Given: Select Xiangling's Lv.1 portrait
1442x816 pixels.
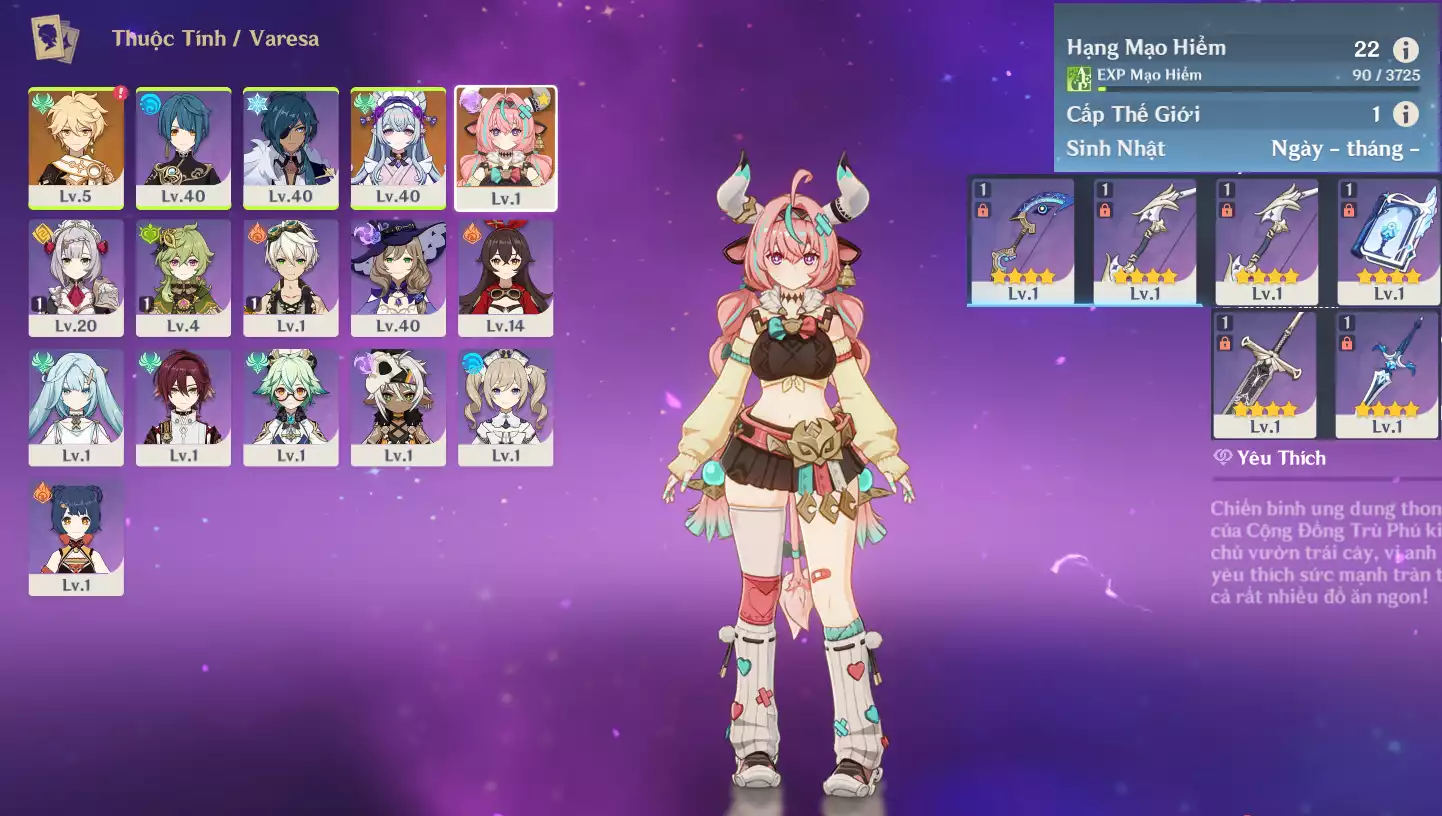Looking at the screenshot, I should tap(76, 537).
